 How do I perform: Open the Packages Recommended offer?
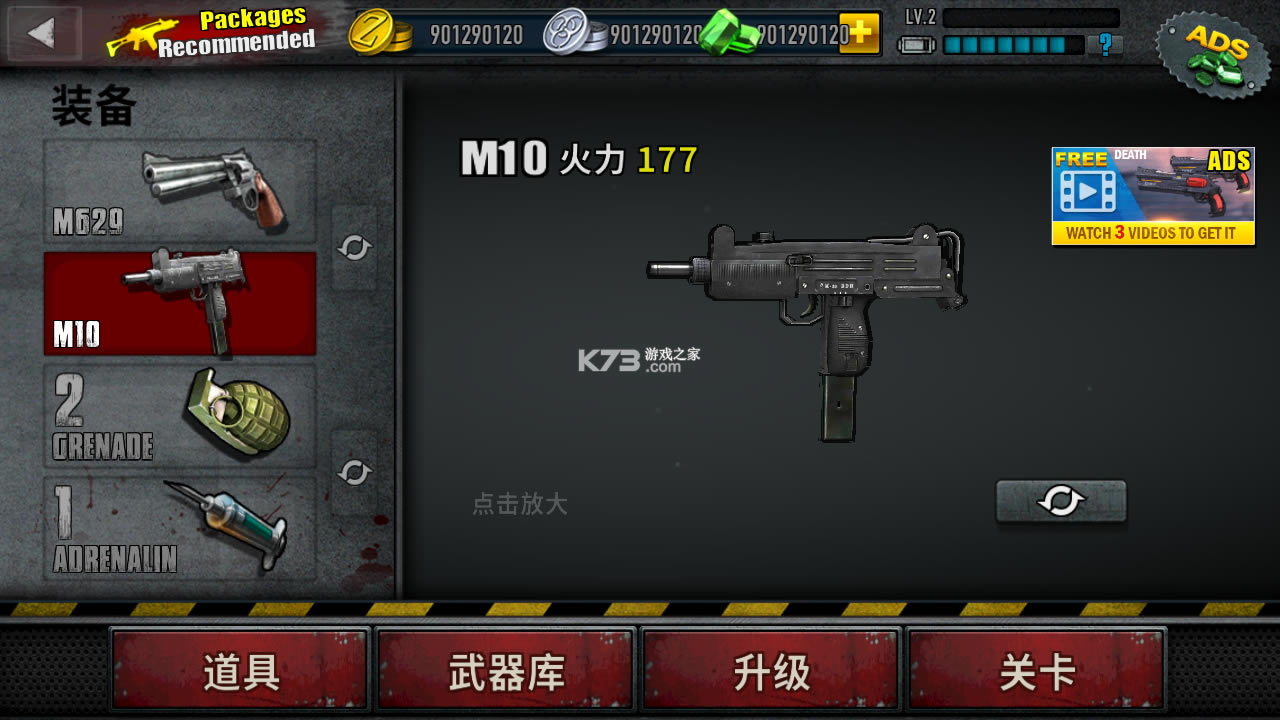click(212, 33)
